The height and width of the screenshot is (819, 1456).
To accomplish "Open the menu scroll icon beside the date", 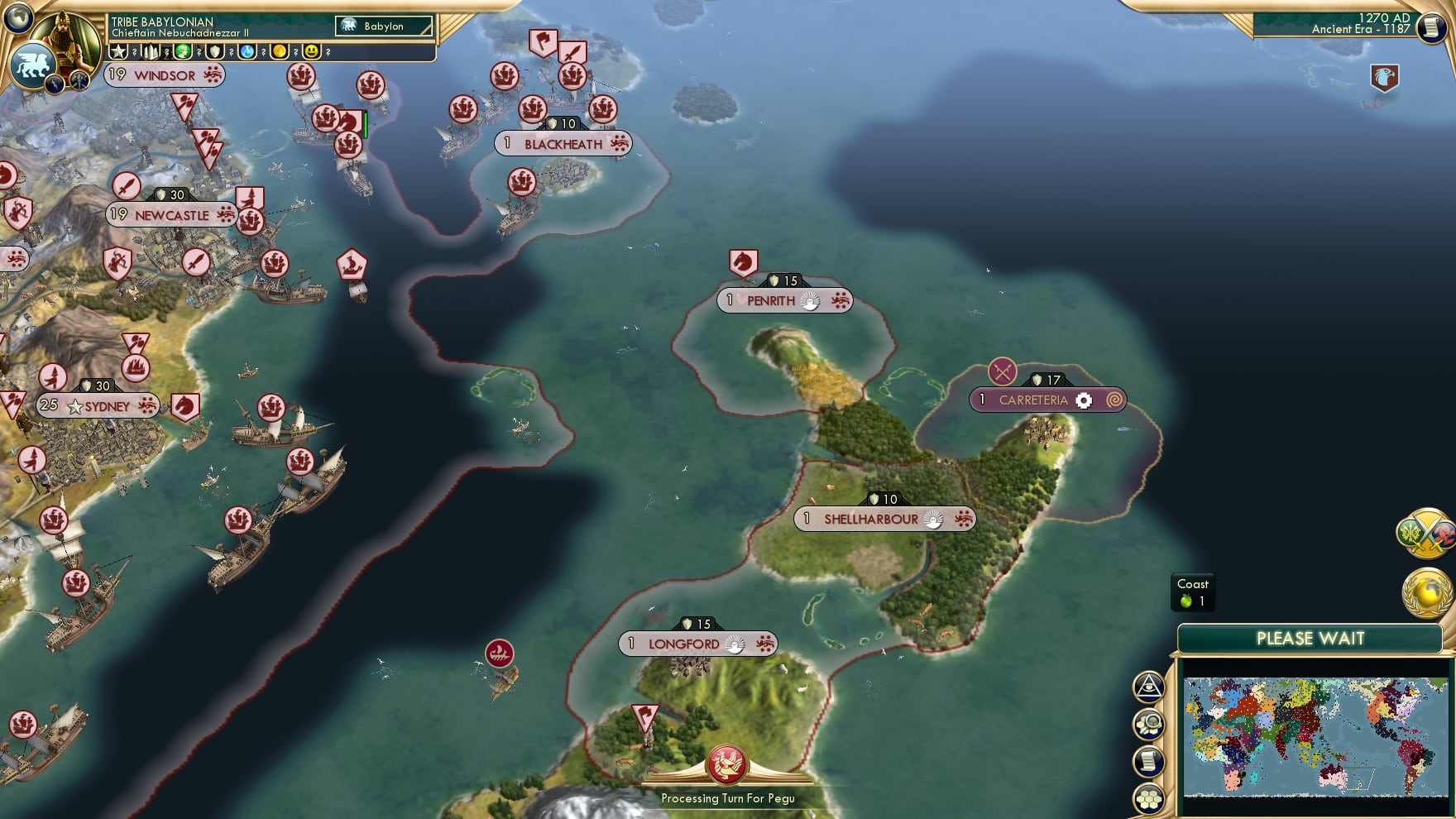I will [x=1430, y=27].
